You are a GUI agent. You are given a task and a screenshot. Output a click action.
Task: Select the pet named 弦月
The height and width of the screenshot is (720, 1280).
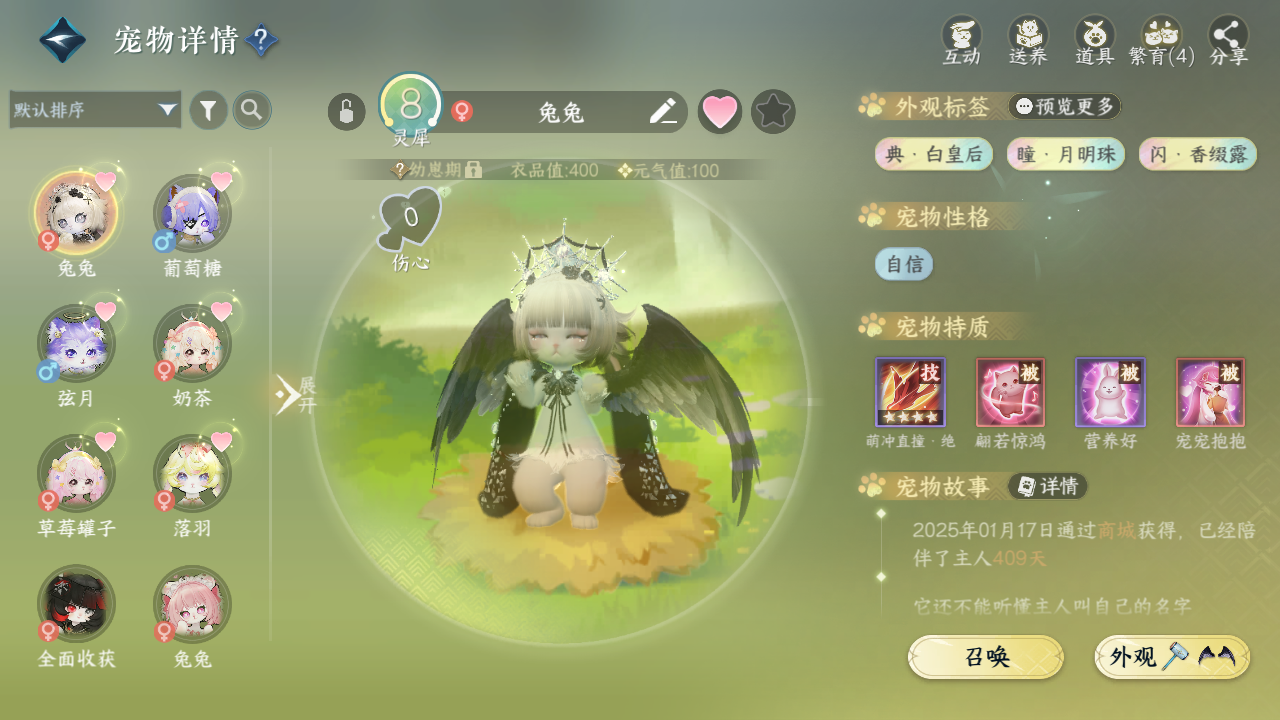pos(76,344)
